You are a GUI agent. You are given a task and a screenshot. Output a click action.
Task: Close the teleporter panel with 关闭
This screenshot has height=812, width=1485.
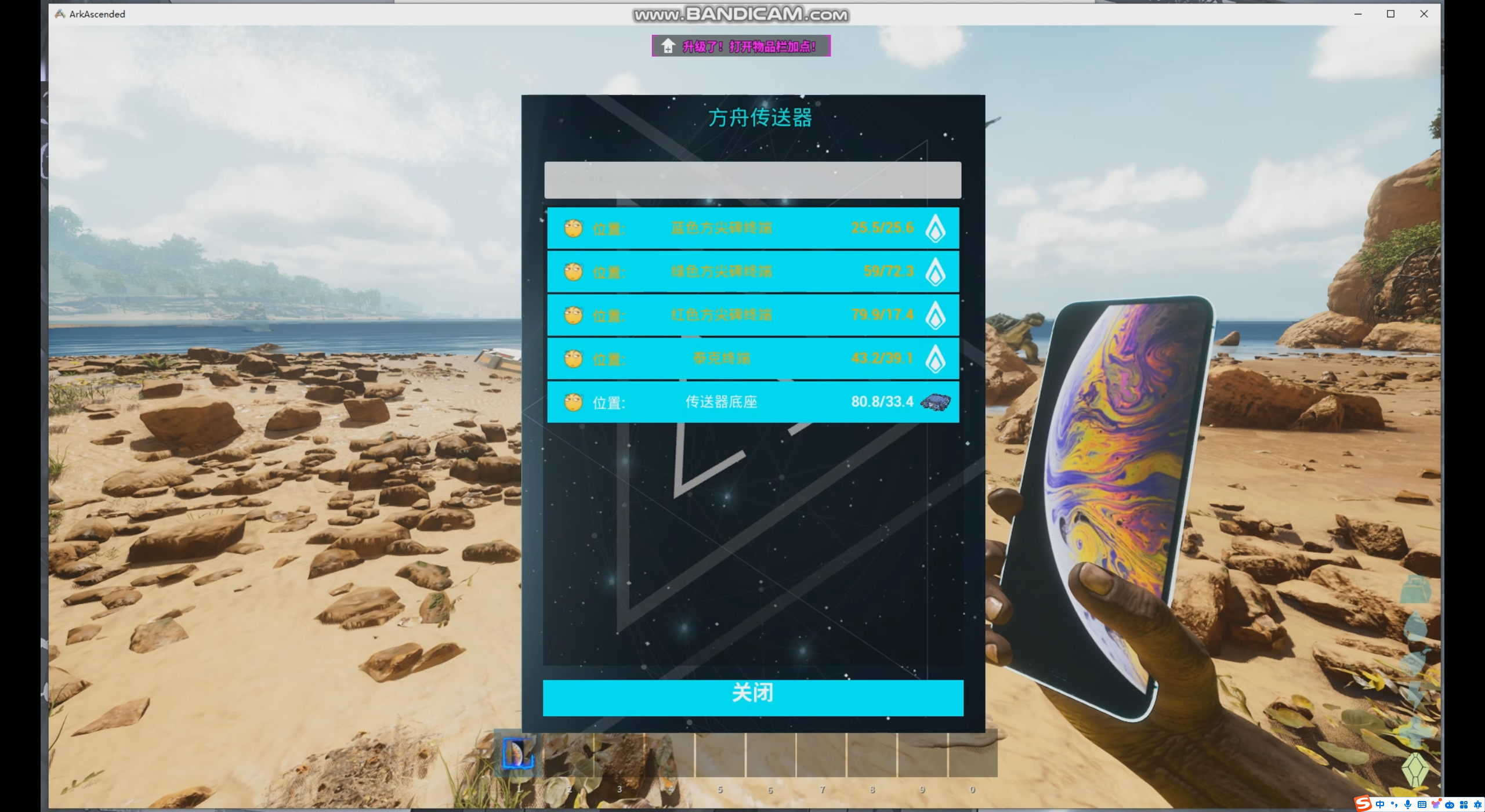[752, 698]
